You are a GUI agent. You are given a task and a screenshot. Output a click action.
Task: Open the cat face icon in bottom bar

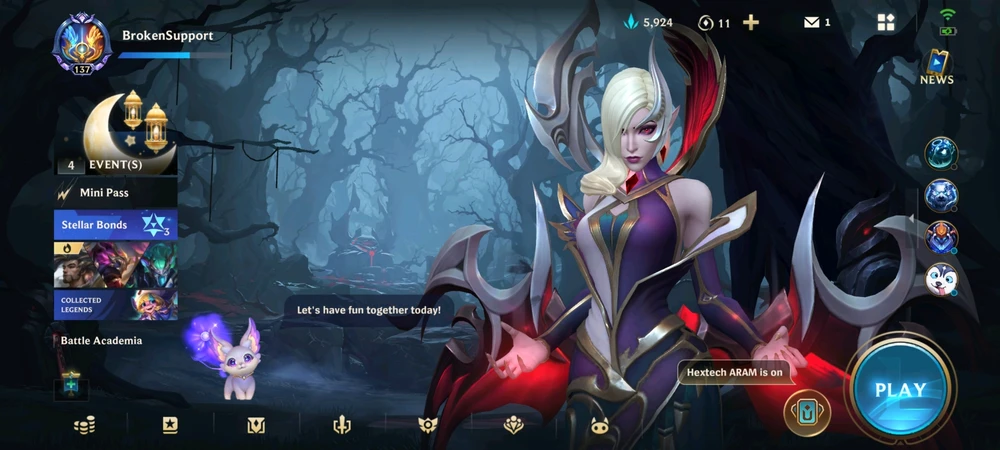click(x=599, y=425)
